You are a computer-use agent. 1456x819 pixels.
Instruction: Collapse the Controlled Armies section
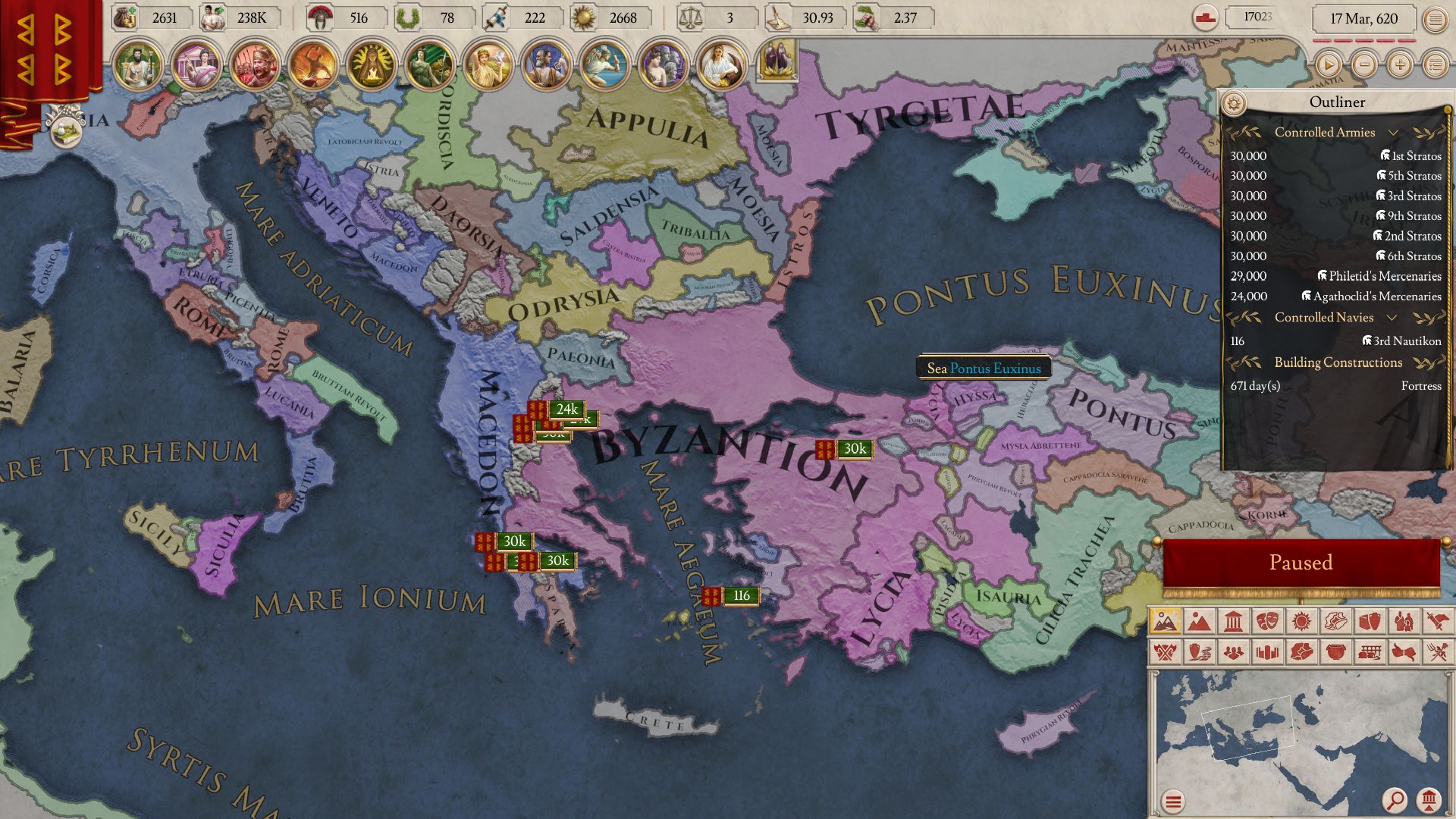point(1393,133)
